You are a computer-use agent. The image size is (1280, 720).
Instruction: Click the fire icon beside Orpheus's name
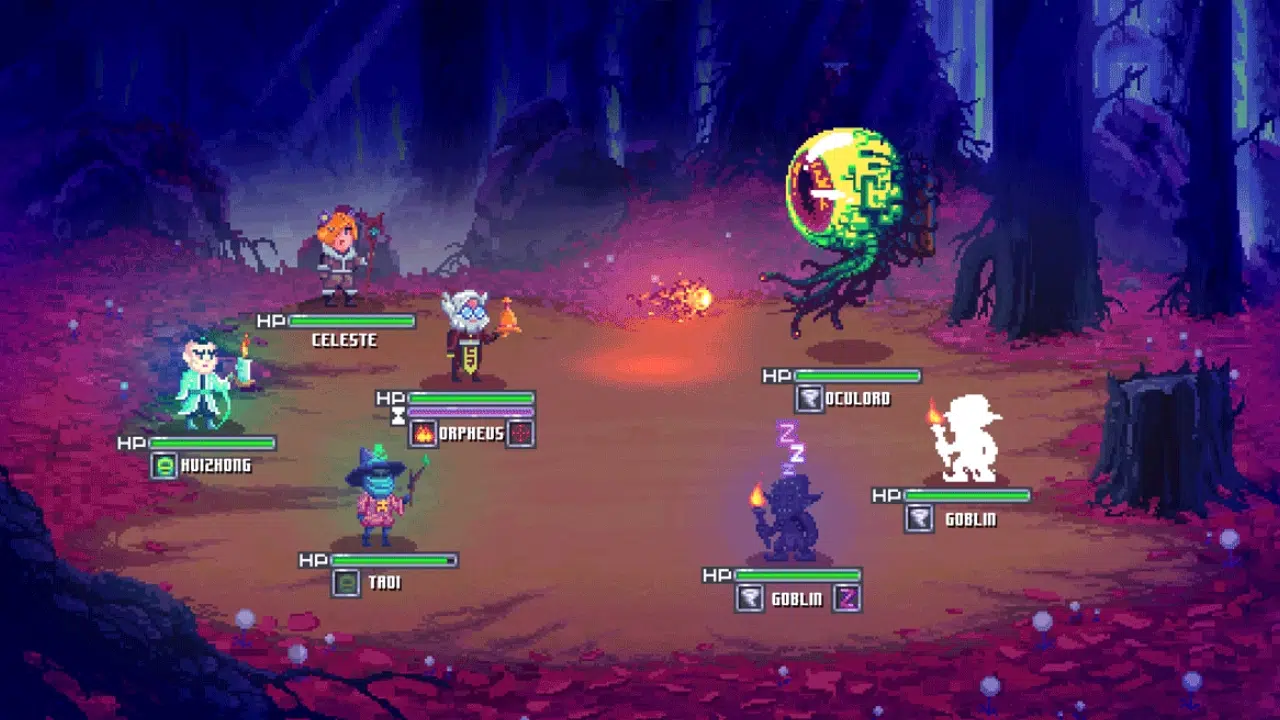click(x=423, y=434)
